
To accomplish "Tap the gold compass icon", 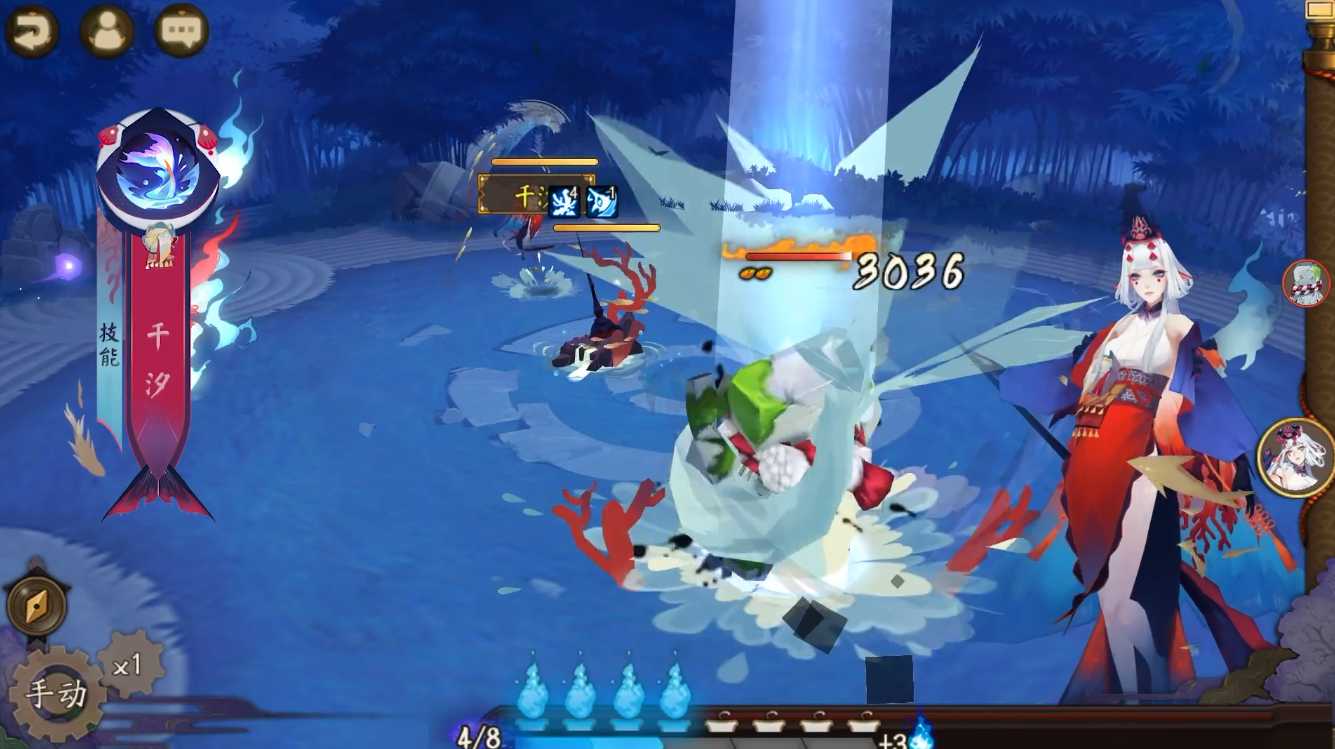I will tap(37, 605).
